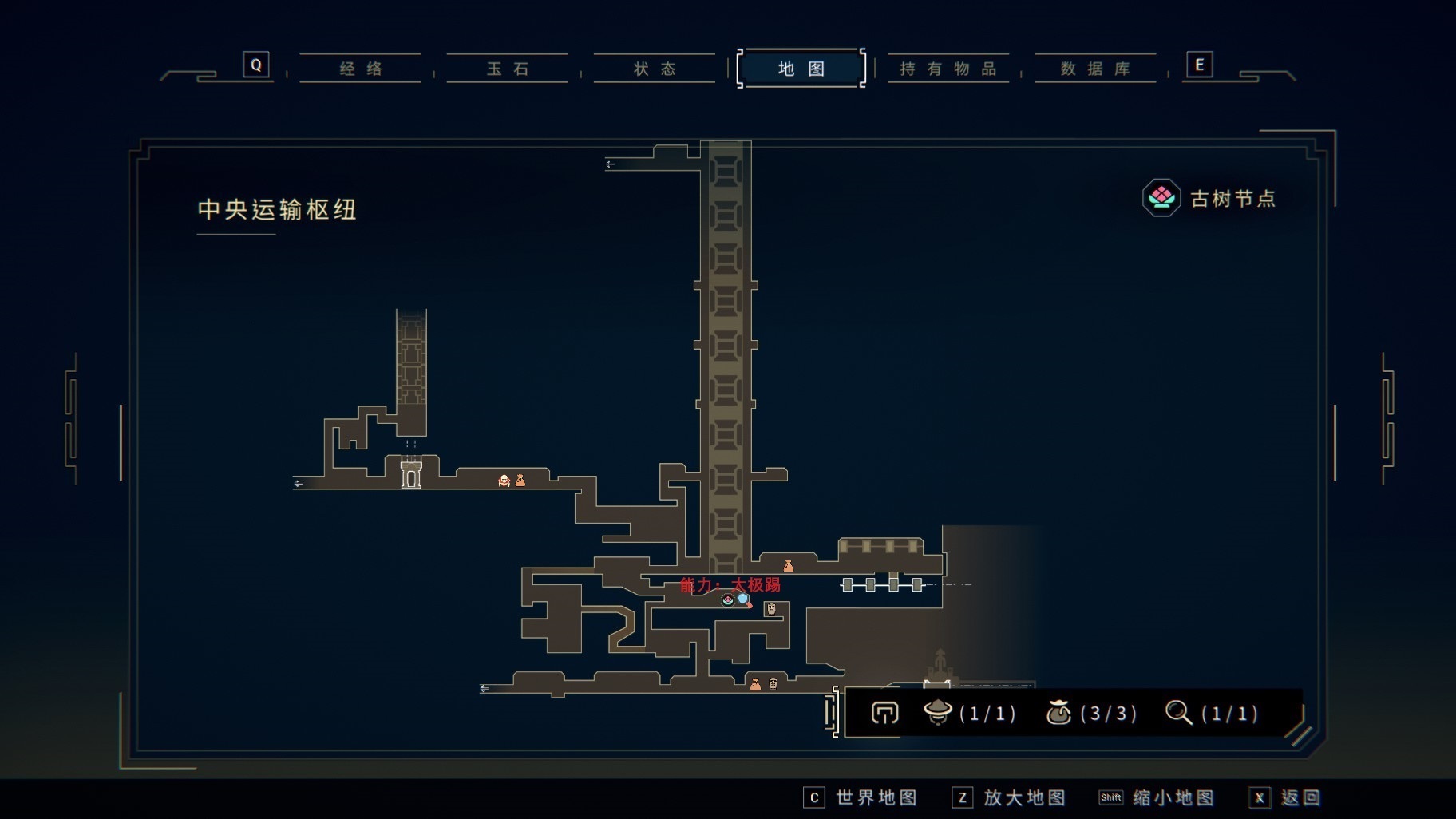Select the 古树节点 legend entry
1456x819 pixels.
click(1209, 198)
